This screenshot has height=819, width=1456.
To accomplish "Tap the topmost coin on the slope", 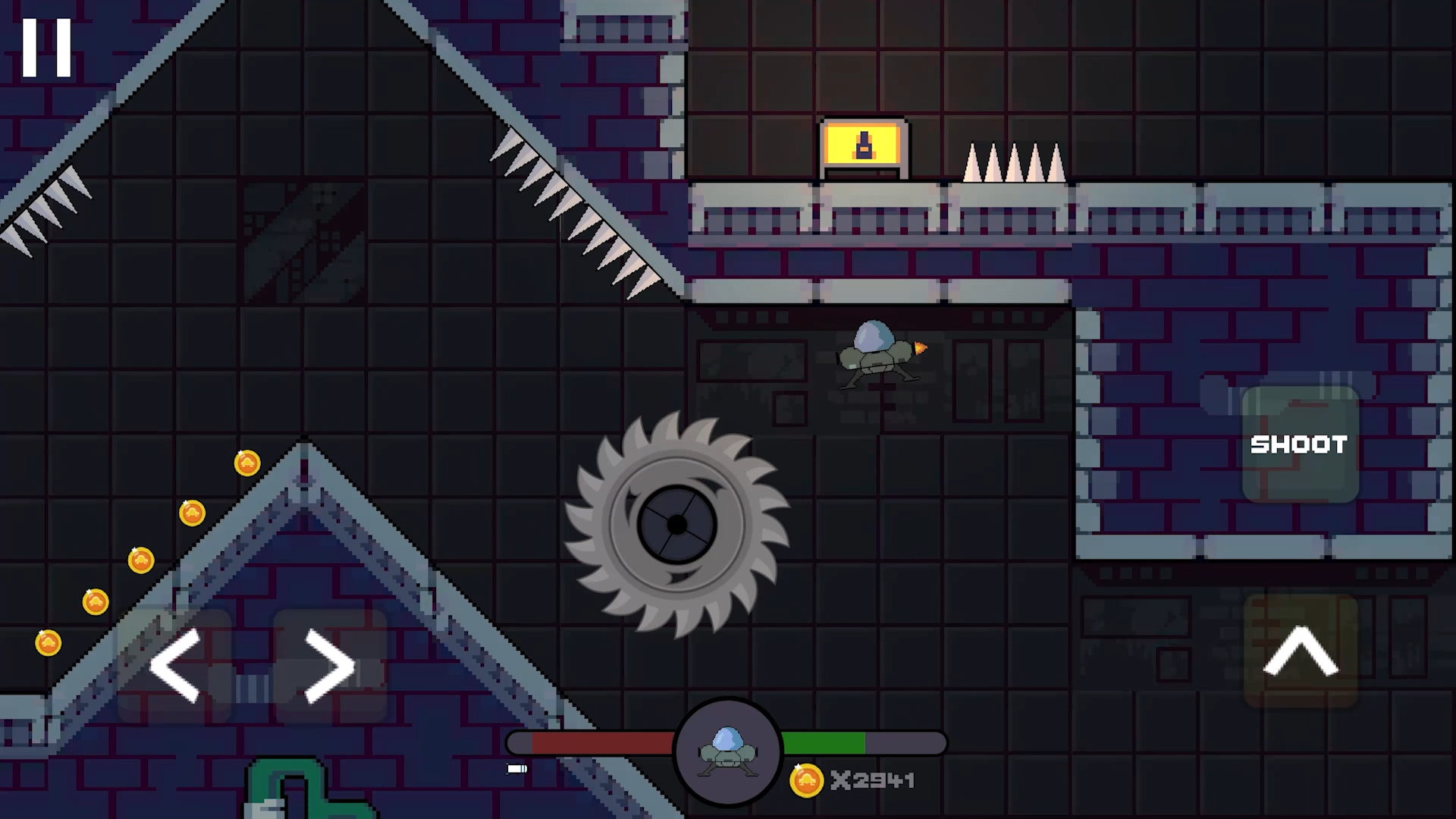I will 248,463.
